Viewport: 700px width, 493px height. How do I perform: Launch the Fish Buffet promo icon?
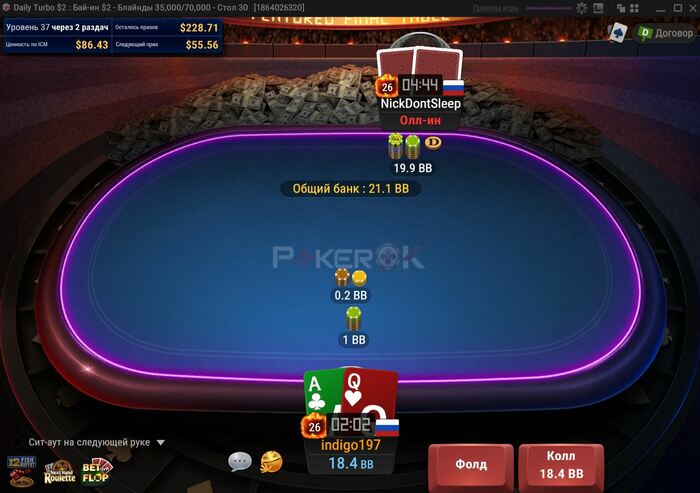pyautogui.click(x=20, y=463)
